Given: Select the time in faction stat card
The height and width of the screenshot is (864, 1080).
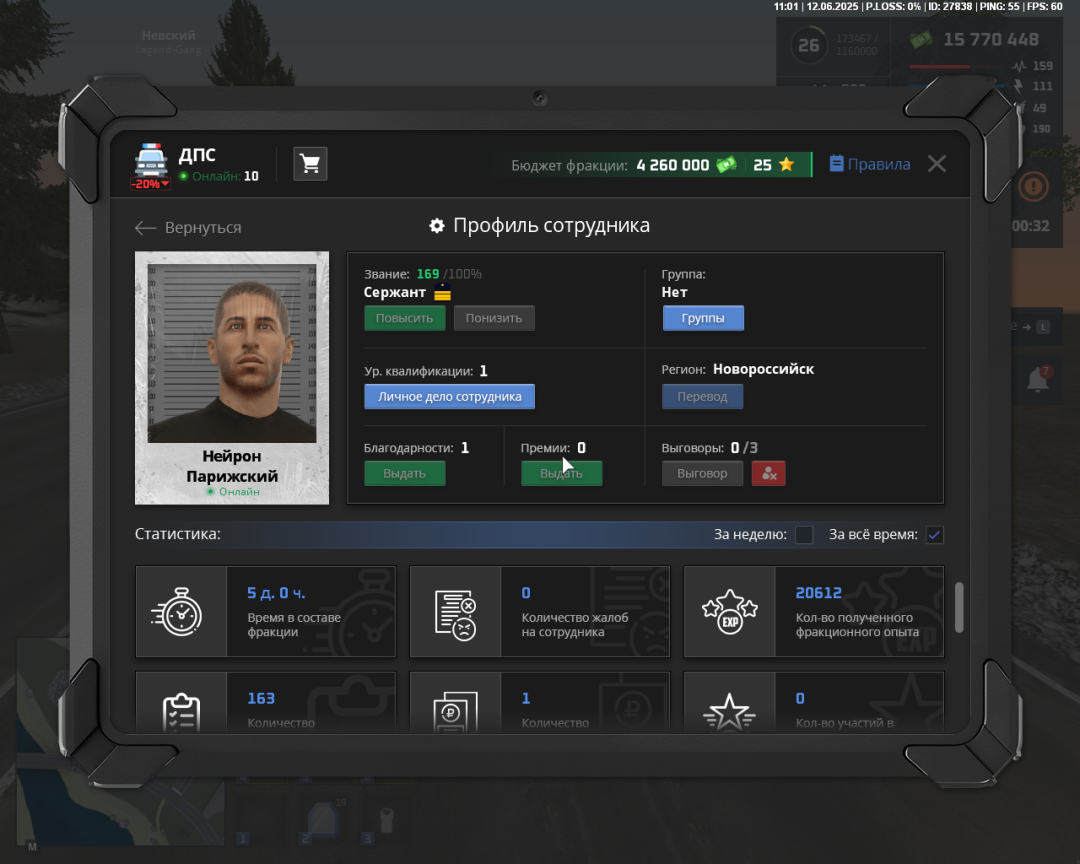Looking at the screenshot, I should [x=265, y=612].
